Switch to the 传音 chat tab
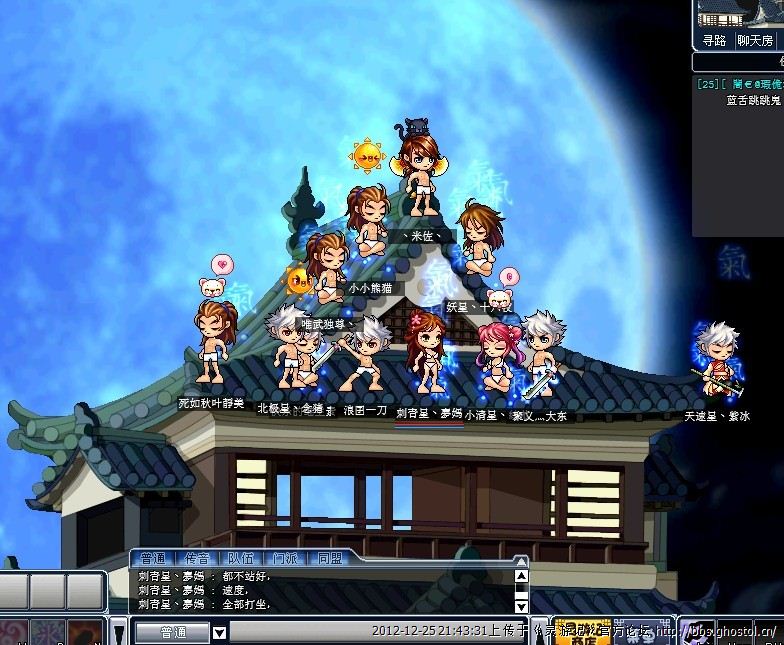784x645 pixels. 197,559
